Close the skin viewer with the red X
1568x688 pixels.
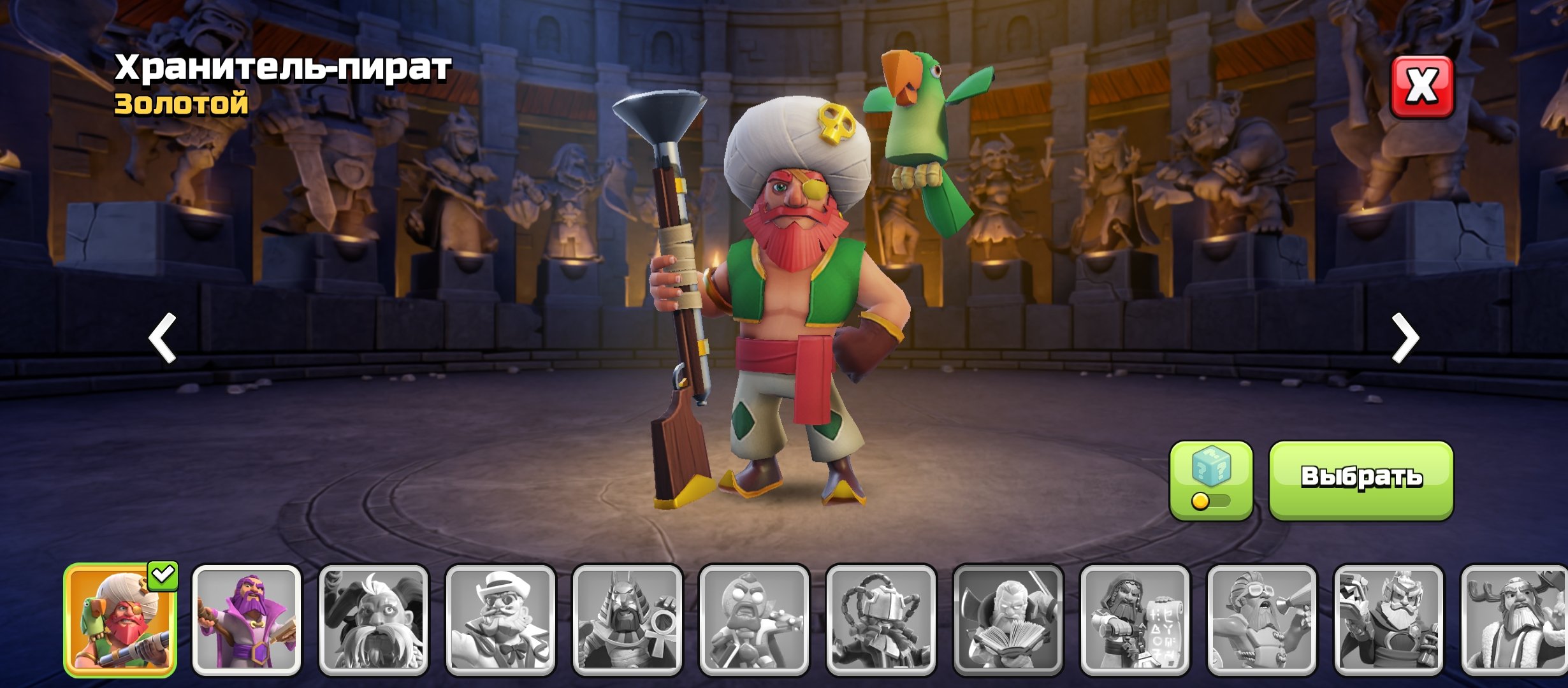[1421, 86]
